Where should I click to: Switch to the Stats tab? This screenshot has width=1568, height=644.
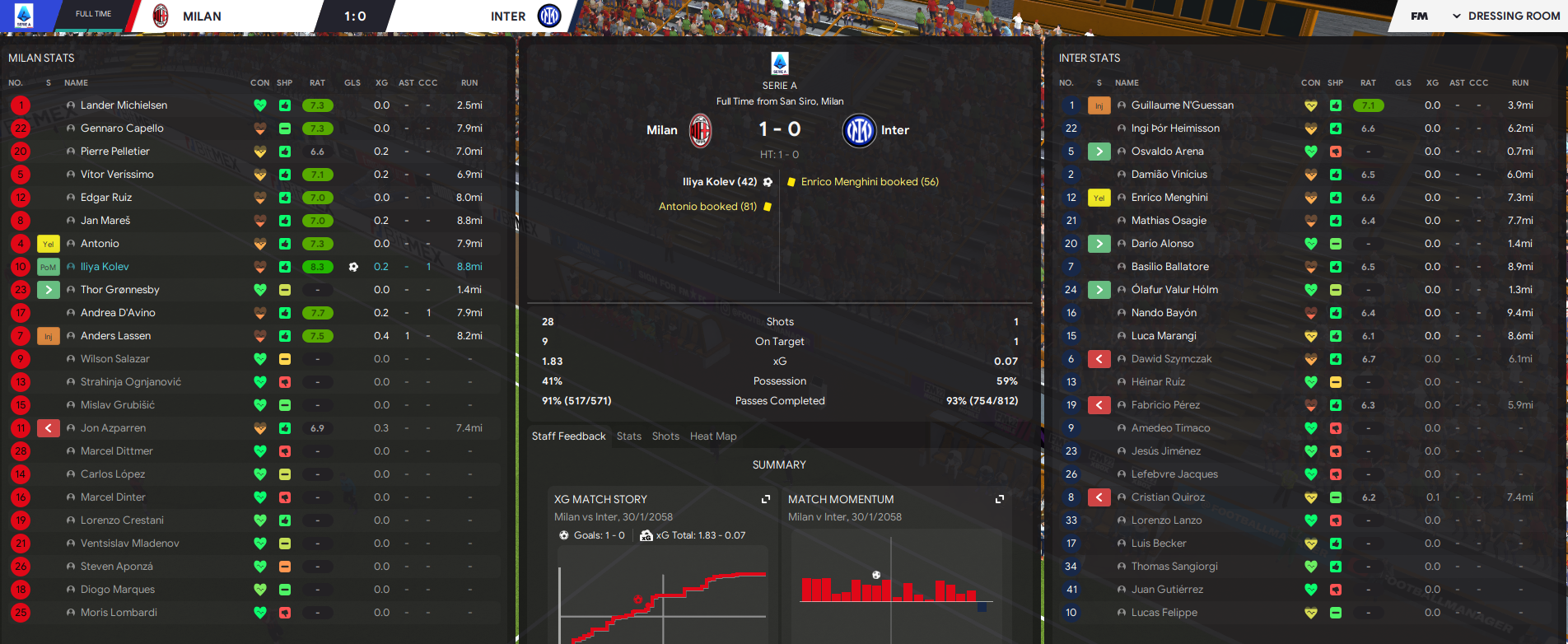[628, 436]
